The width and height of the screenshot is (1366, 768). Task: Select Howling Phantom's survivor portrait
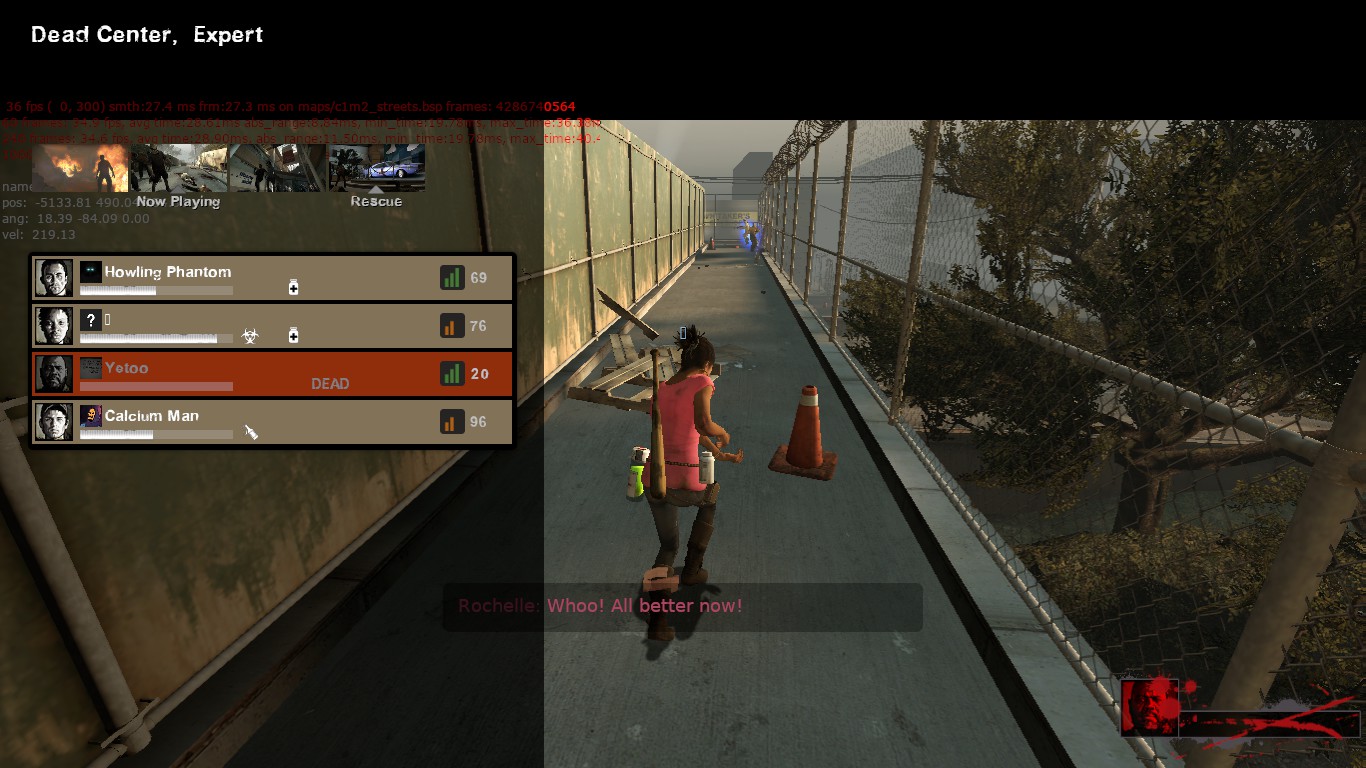click(x=53, y=277)
